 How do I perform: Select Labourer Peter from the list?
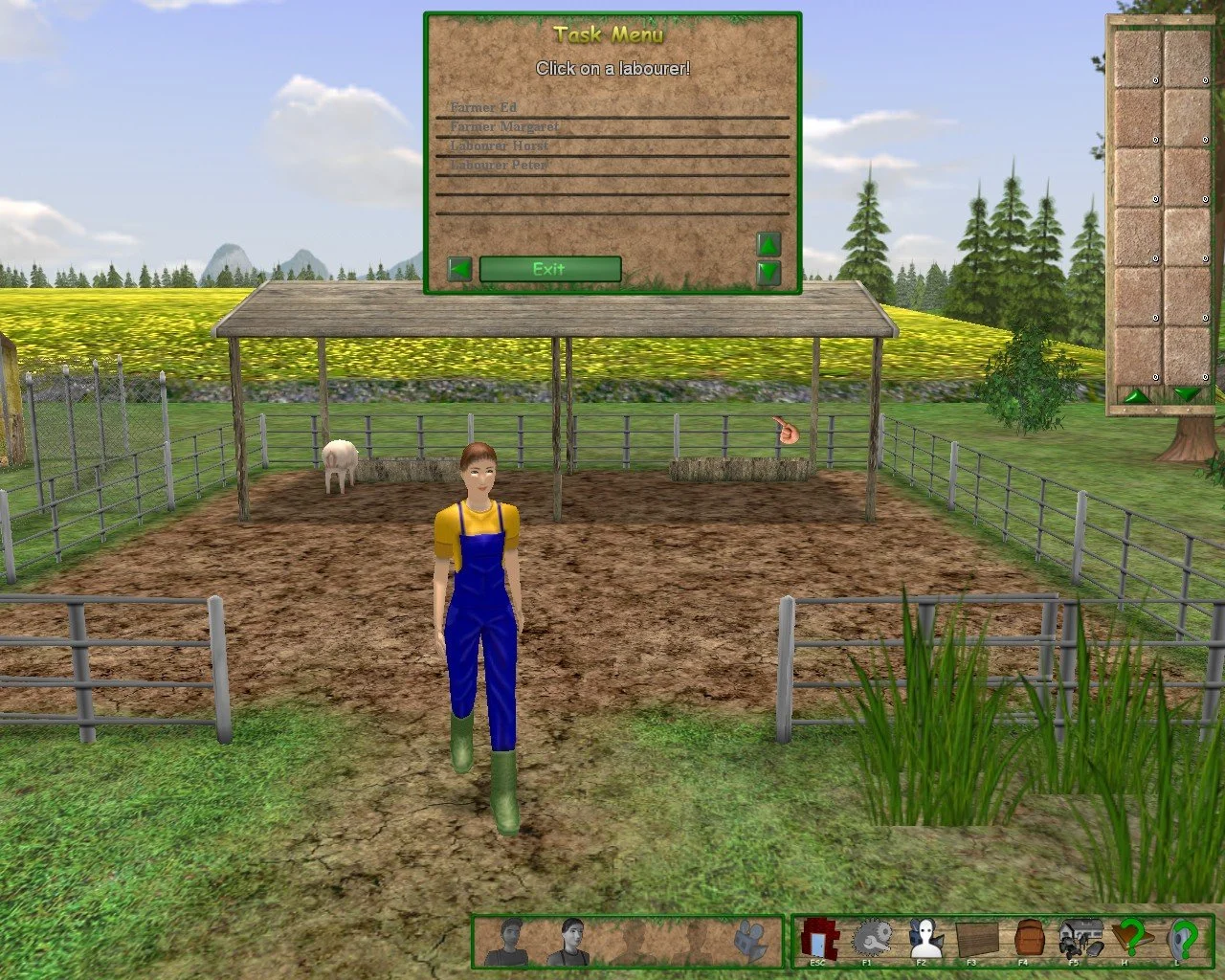[x=499, y=165]
